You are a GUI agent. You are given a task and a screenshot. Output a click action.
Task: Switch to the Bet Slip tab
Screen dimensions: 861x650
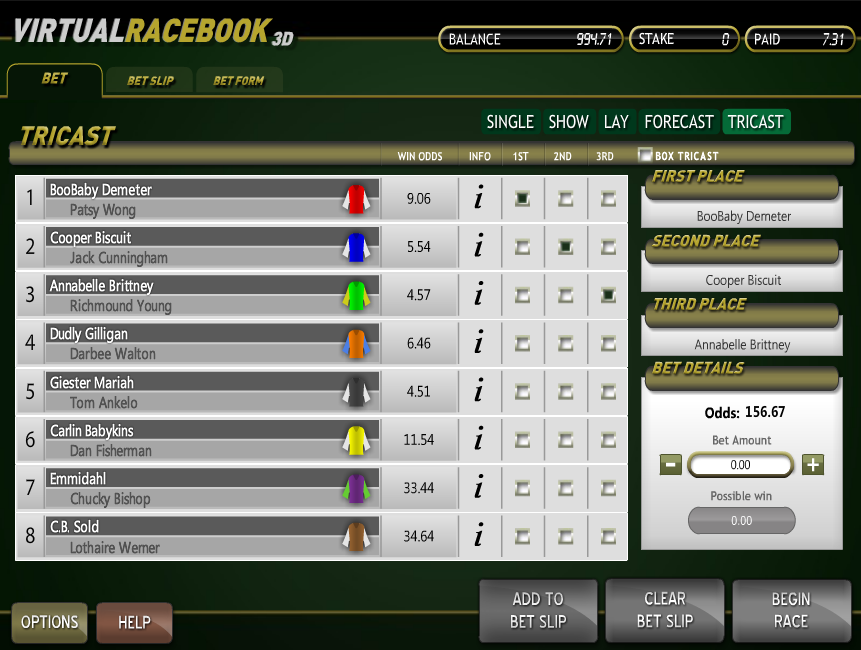click(150, 81)
